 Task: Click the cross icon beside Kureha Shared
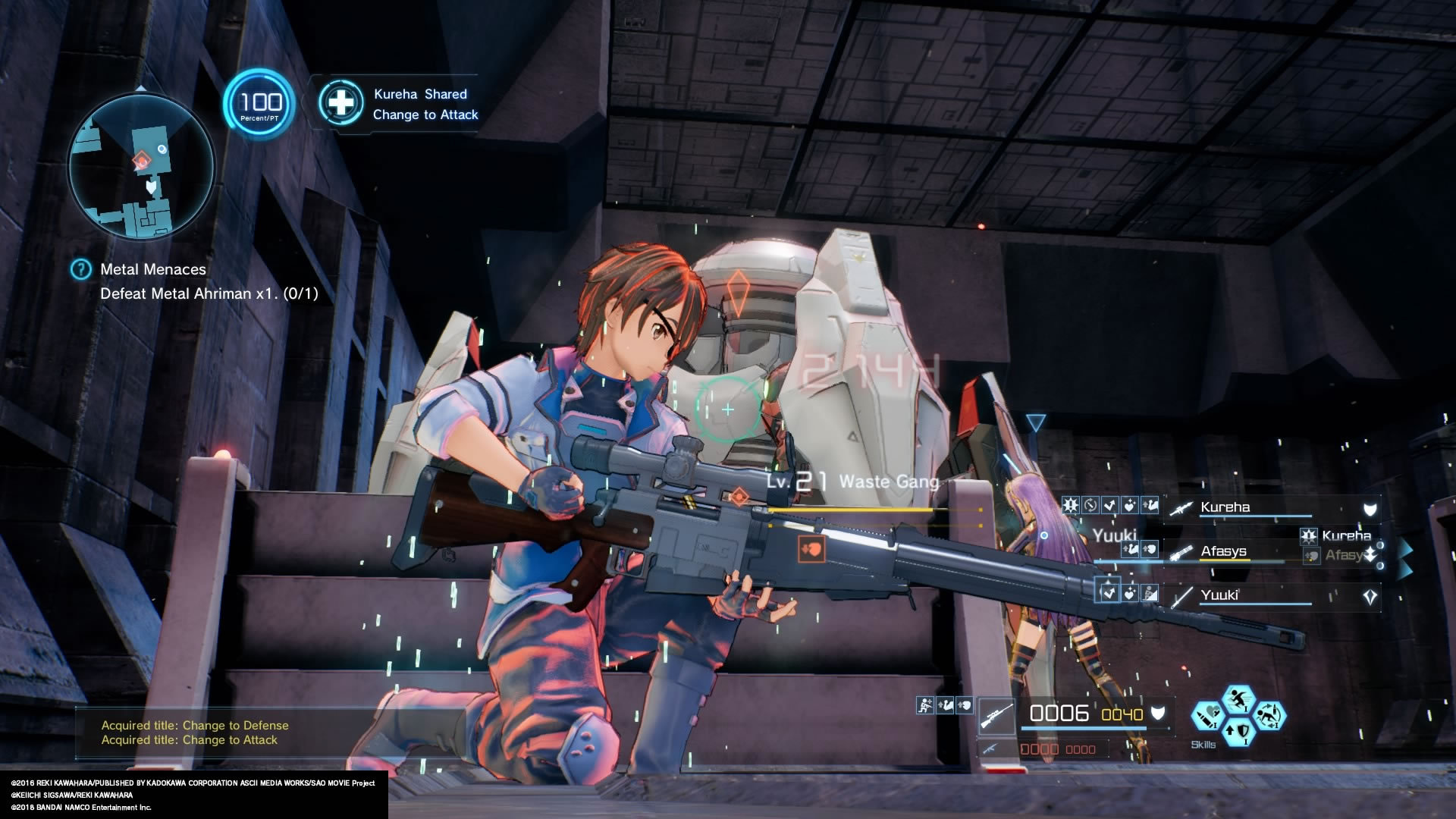click(x=340, y=104)
